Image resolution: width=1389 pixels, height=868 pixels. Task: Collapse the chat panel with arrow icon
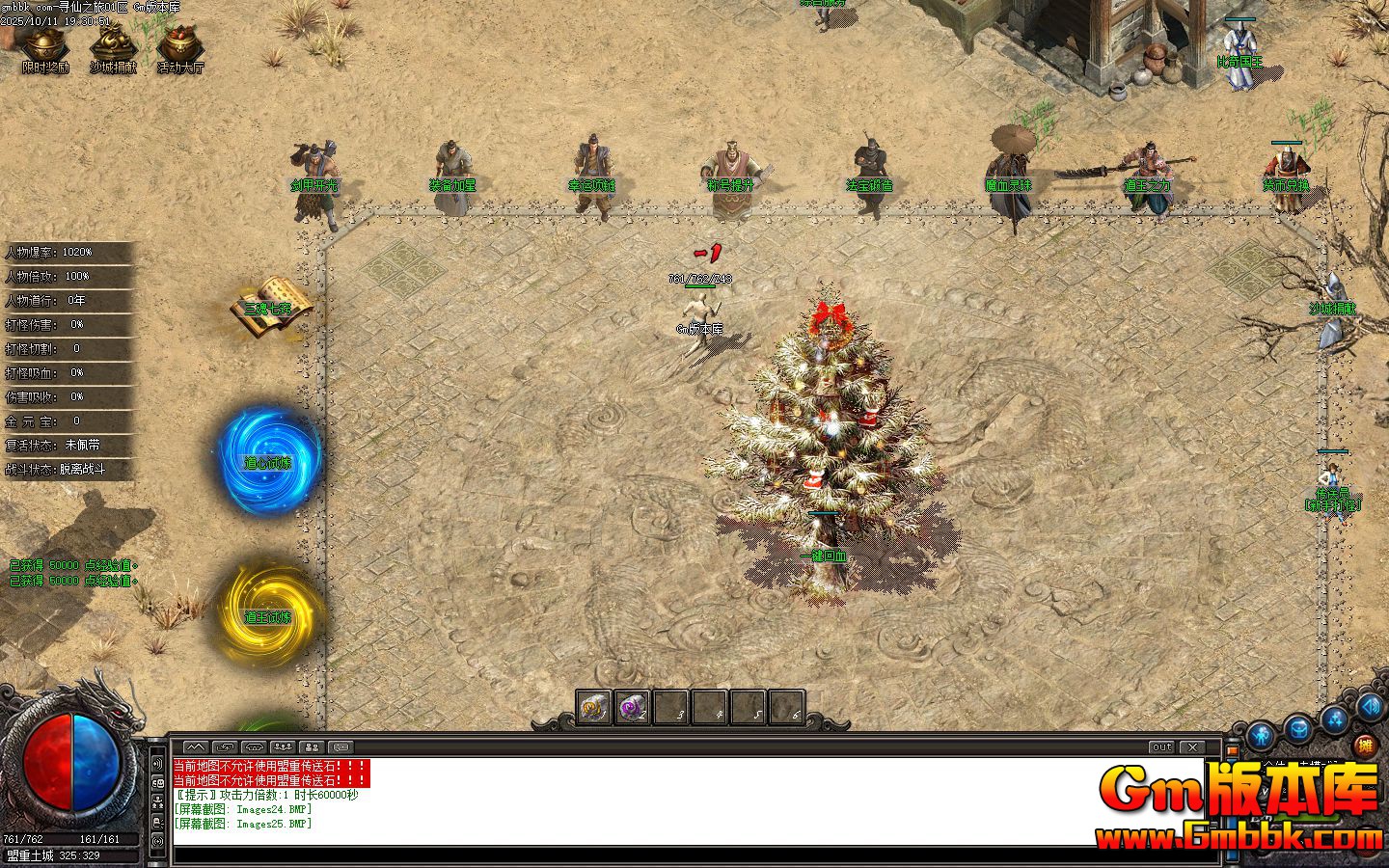[197, 746]
